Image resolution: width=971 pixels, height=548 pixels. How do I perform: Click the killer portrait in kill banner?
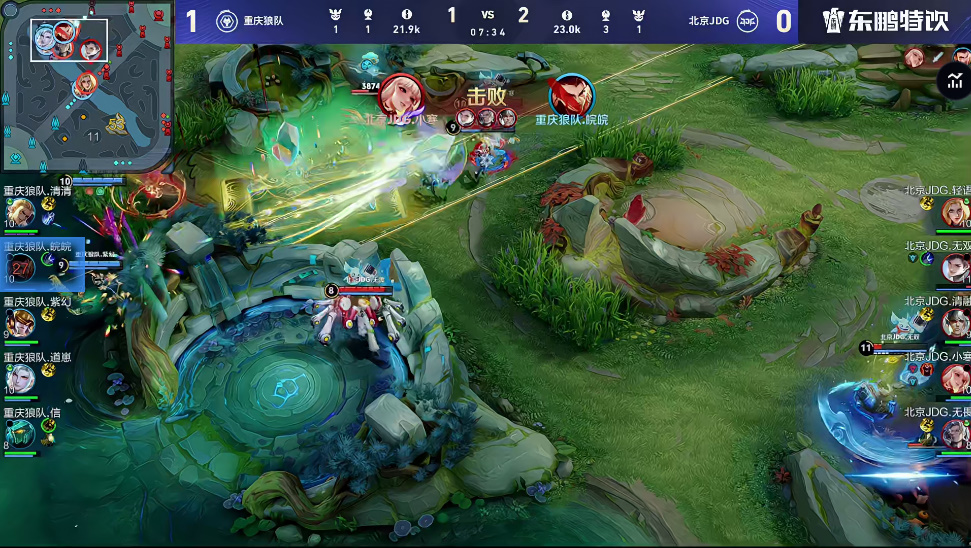tap(402, 96)
